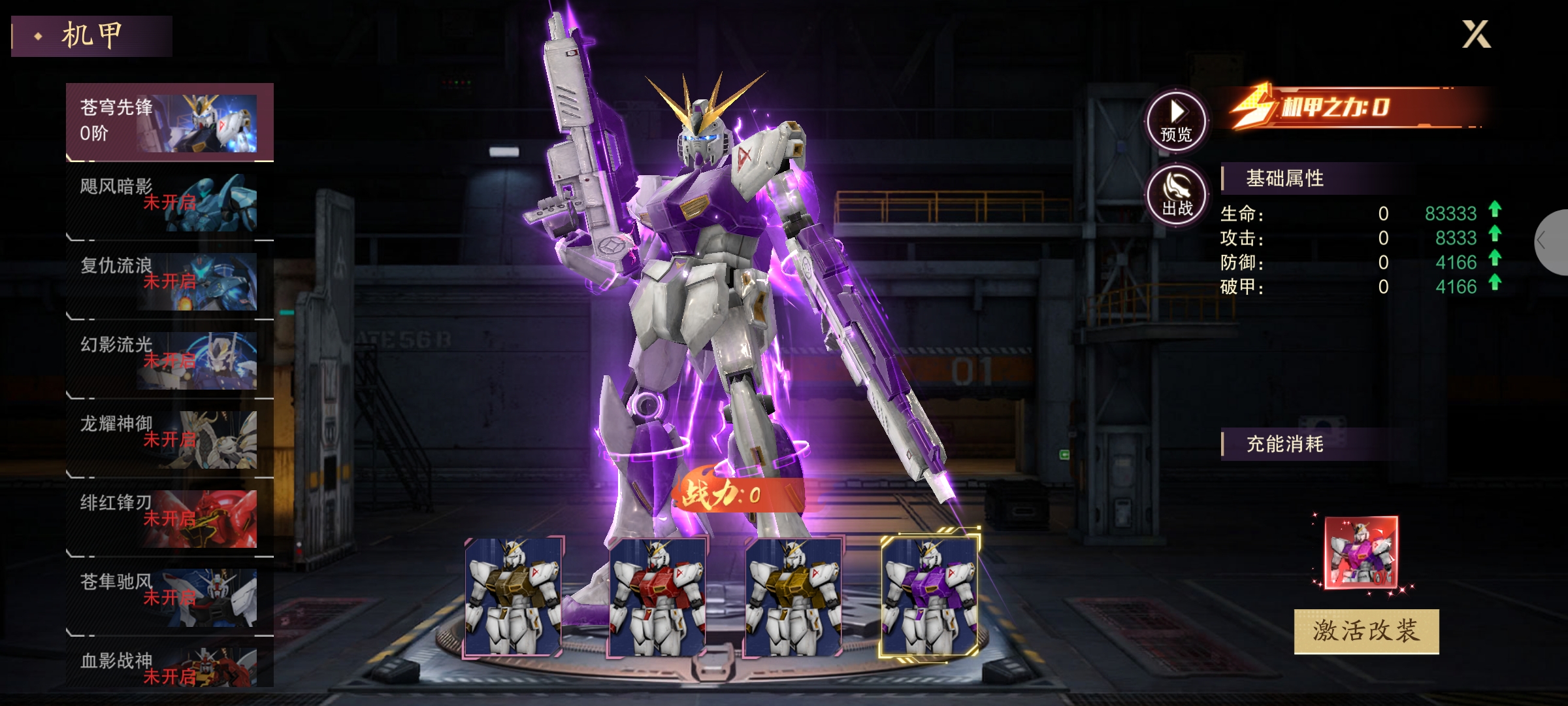Choose the 飓风暗影 mecha entry
1568x706 pixels.
tap(169, 202)
